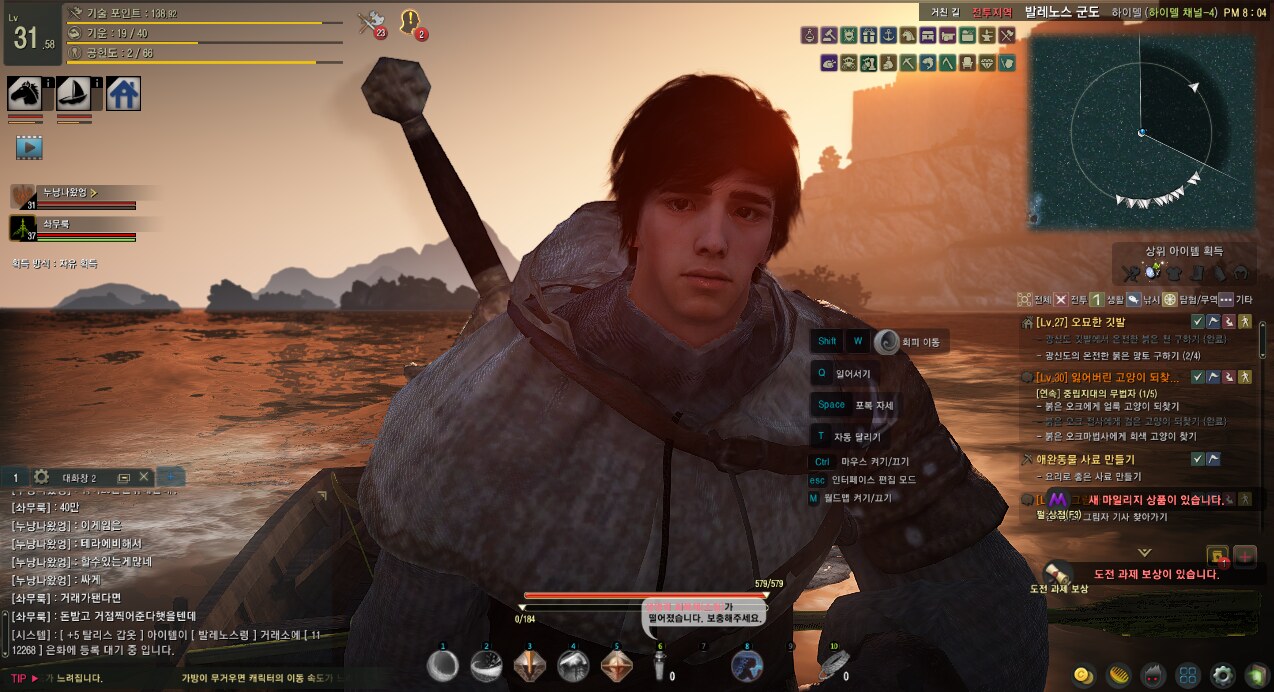Select the sailboat icon

(73, 93)
